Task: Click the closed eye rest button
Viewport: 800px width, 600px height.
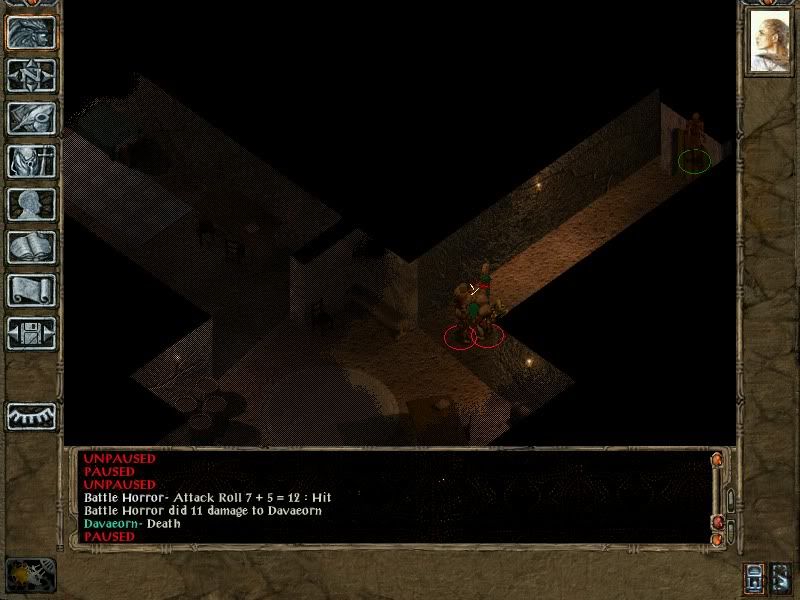Action: point(30,414)
